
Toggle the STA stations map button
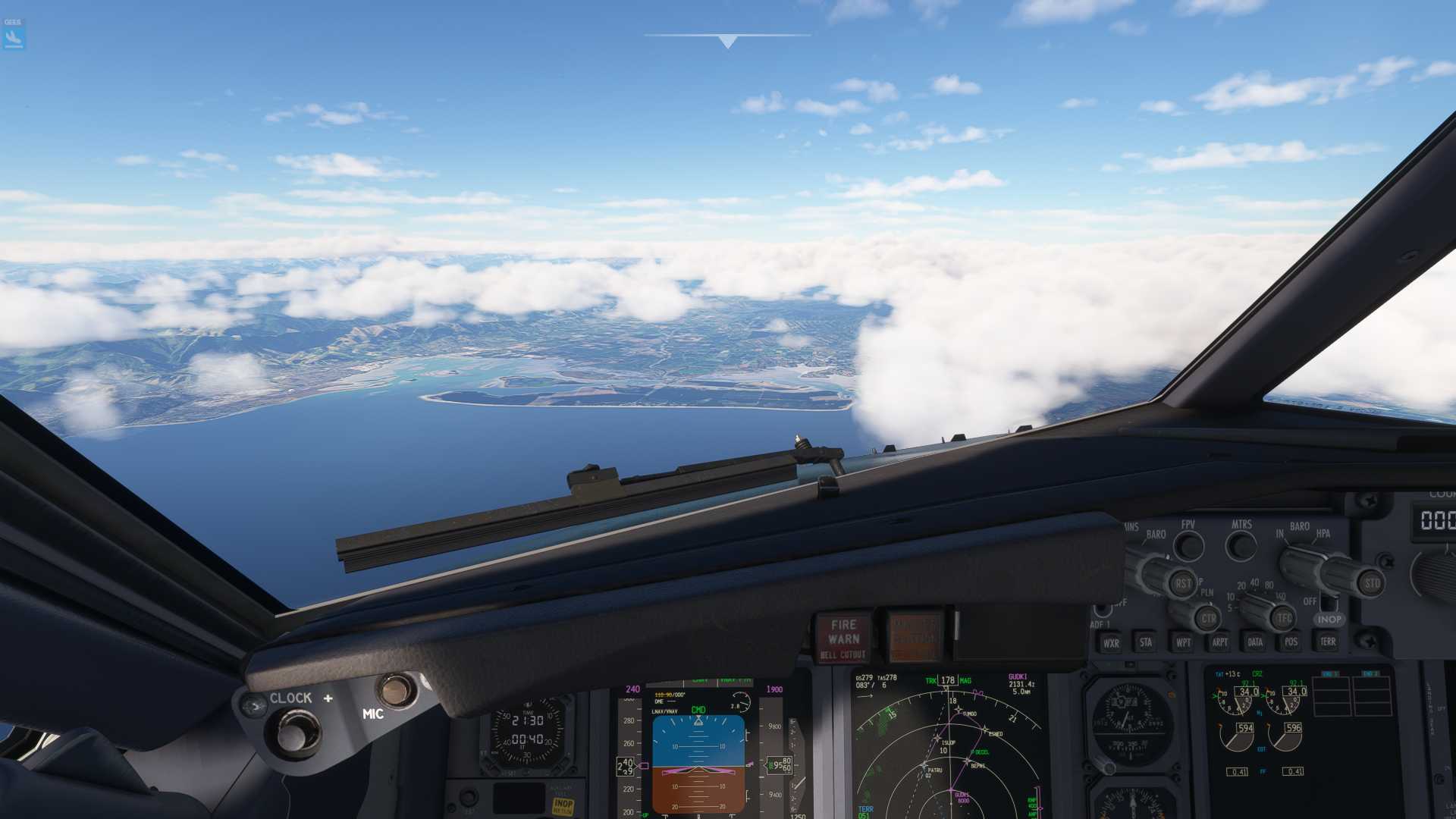(x=1146, y=642)
